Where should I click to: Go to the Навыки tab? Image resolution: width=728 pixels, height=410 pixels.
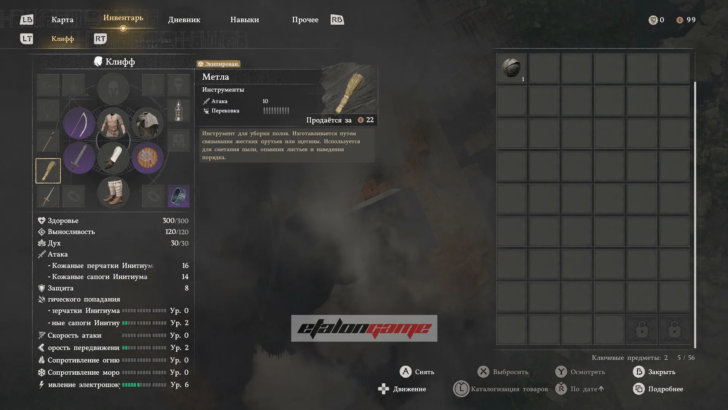244,19
